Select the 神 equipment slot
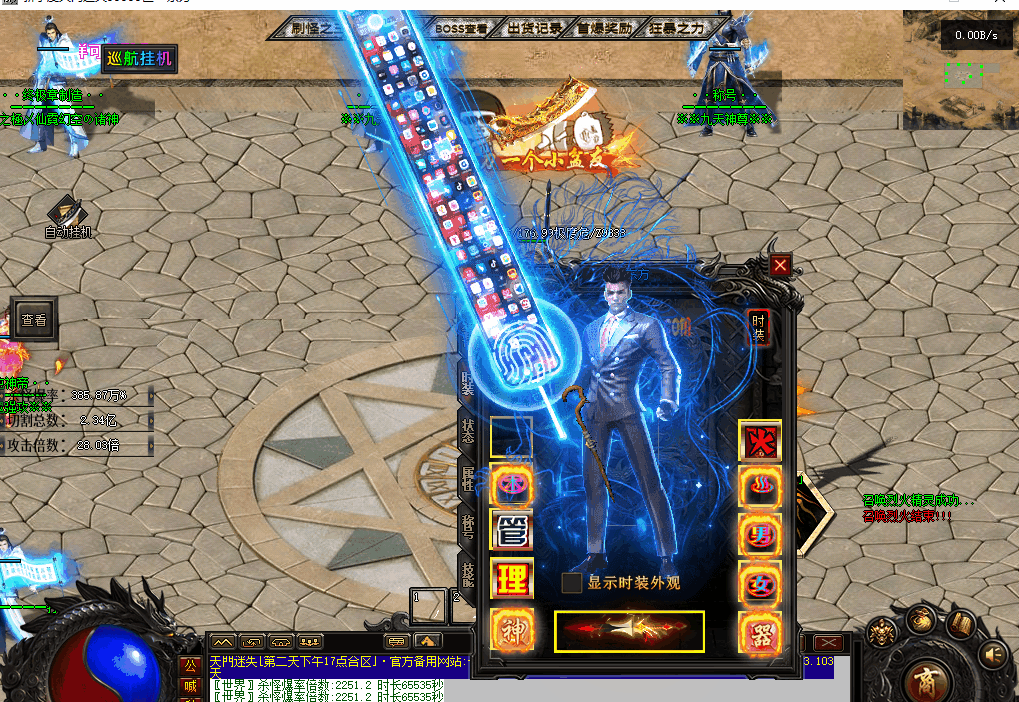 pyautogui.click(x=511, y=630)
